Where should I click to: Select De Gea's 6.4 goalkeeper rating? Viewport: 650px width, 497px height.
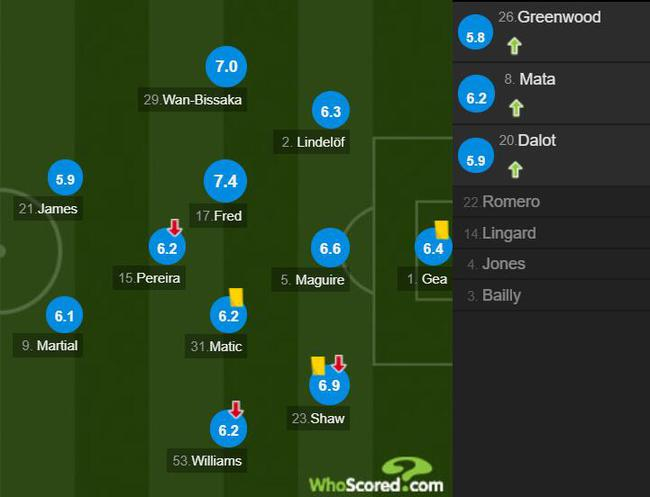[x=433, y=249]
